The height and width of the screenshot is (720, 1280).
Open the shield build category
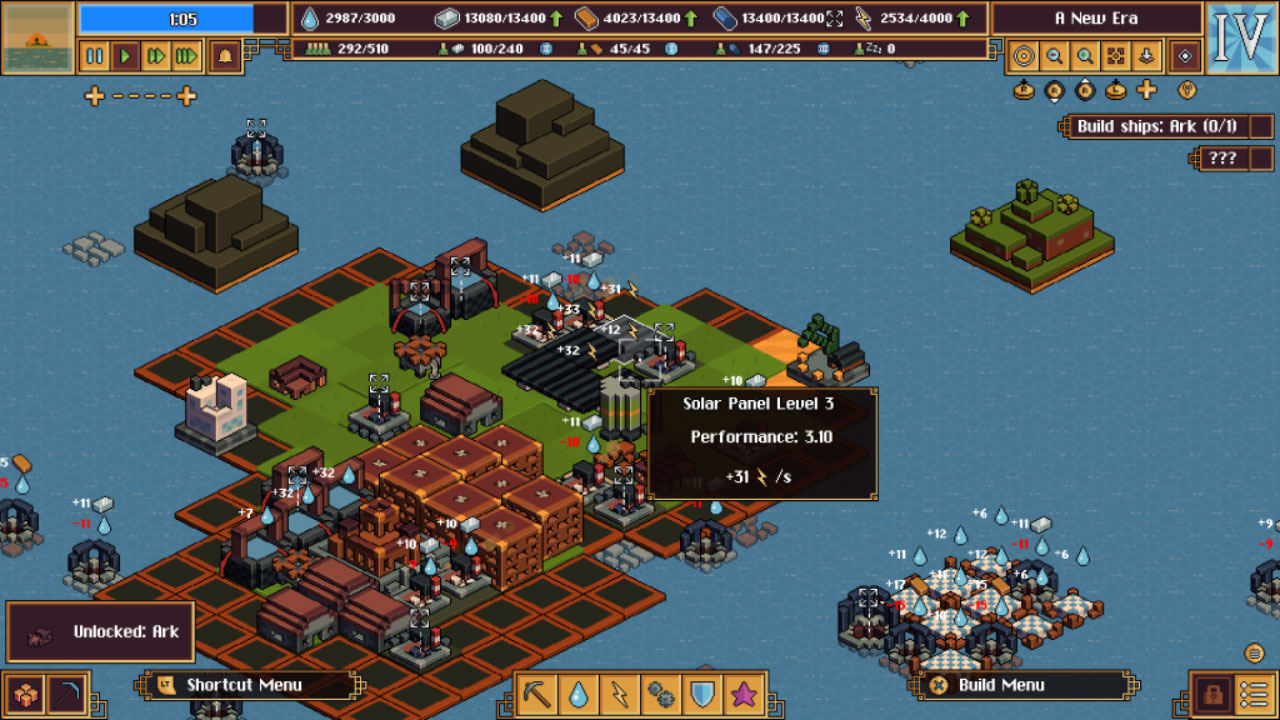702,692
